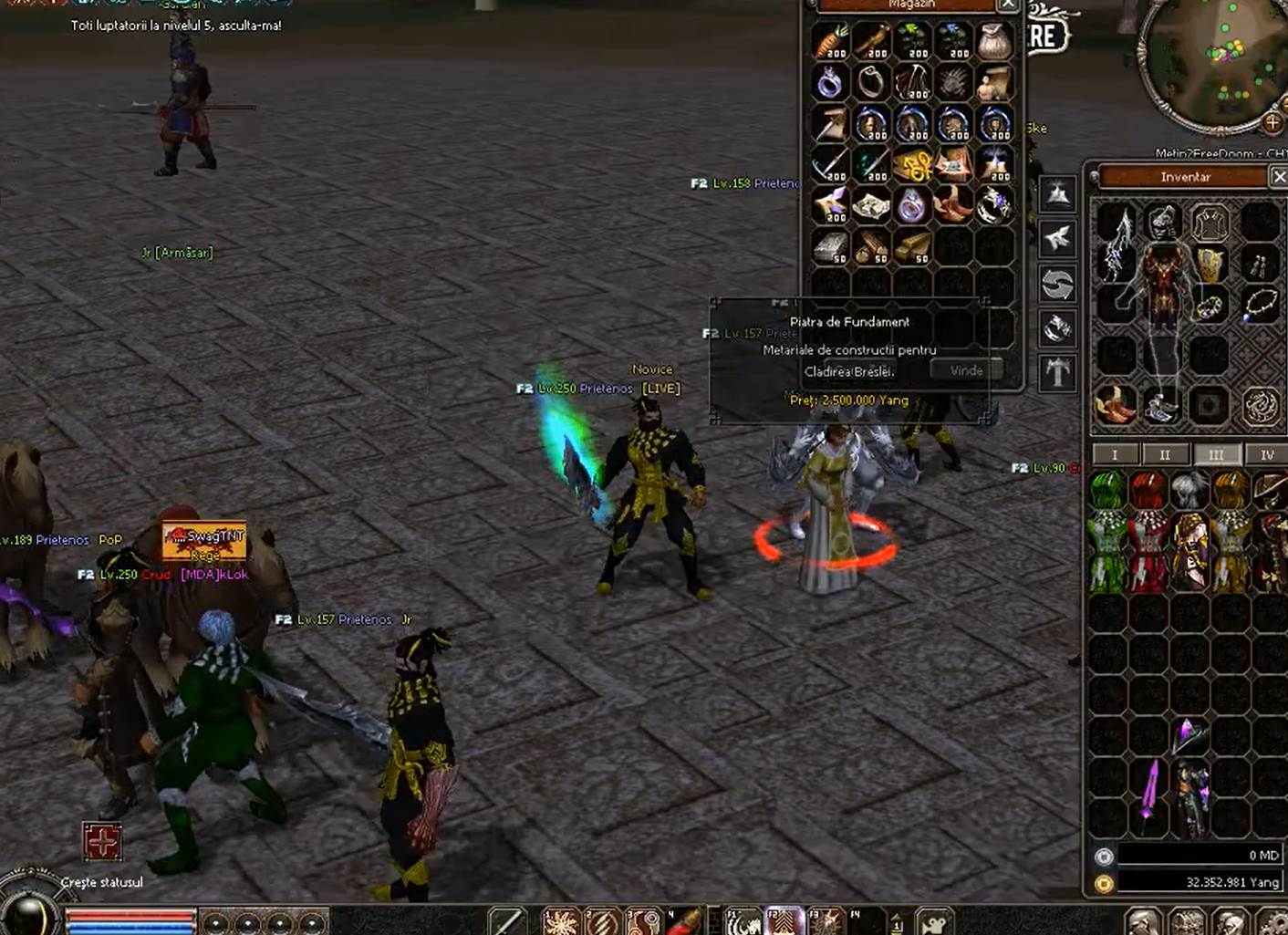
Task: Select the carrot item in the shop
Action: click(830, 42)
